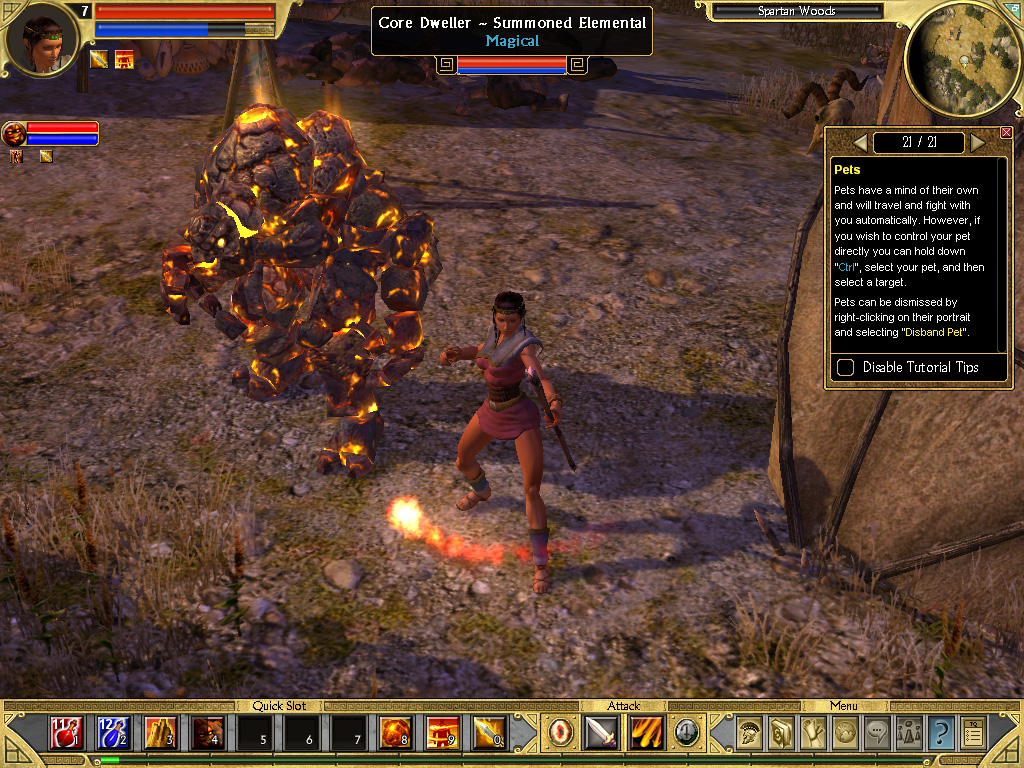Activate the fiery orb skill in slot 8
This screenshot has width=1024, height=768.
click(395, 733)
